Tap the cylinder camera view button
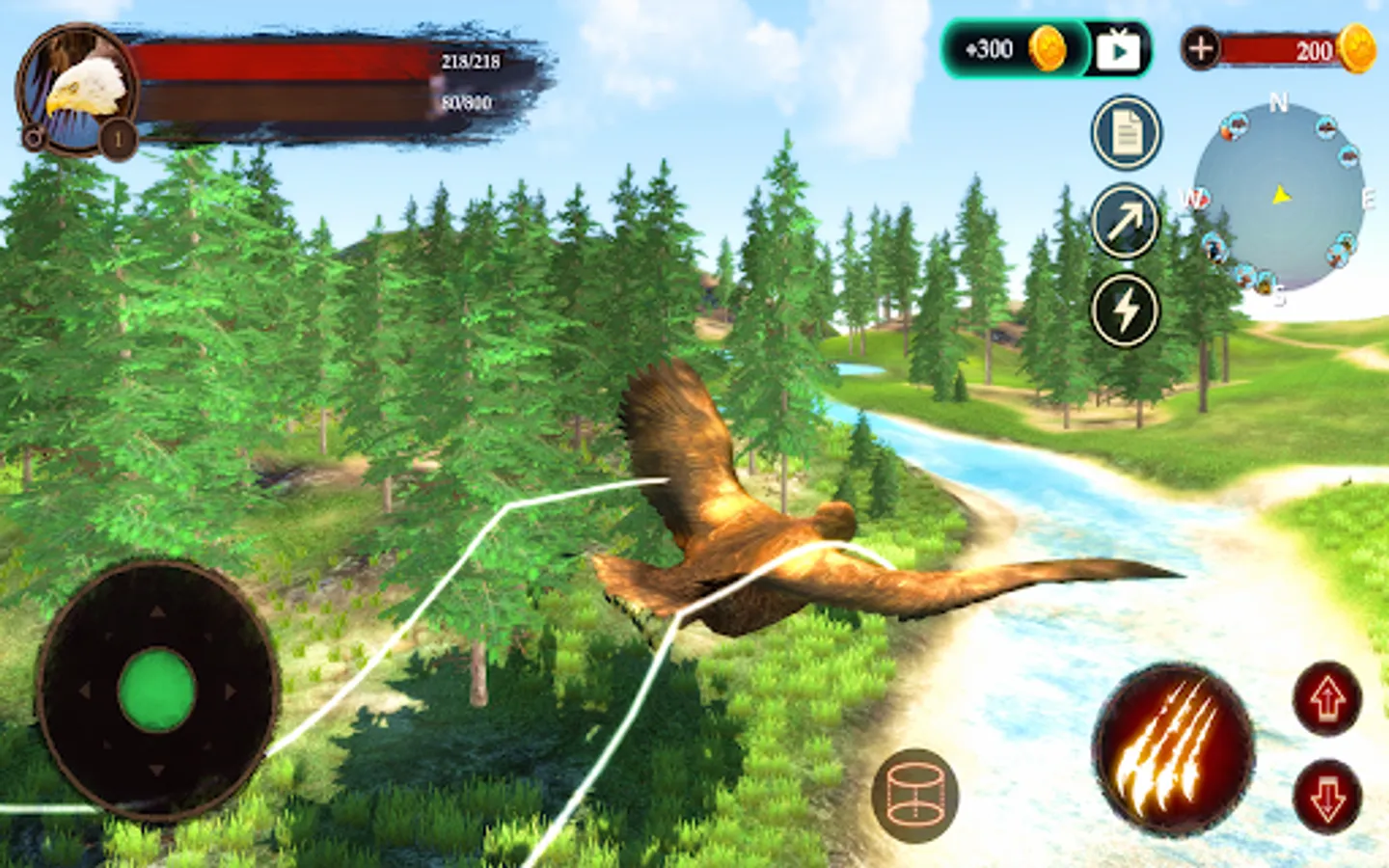The height and width of the screenshot is (868, 1389). coord(914,796)
